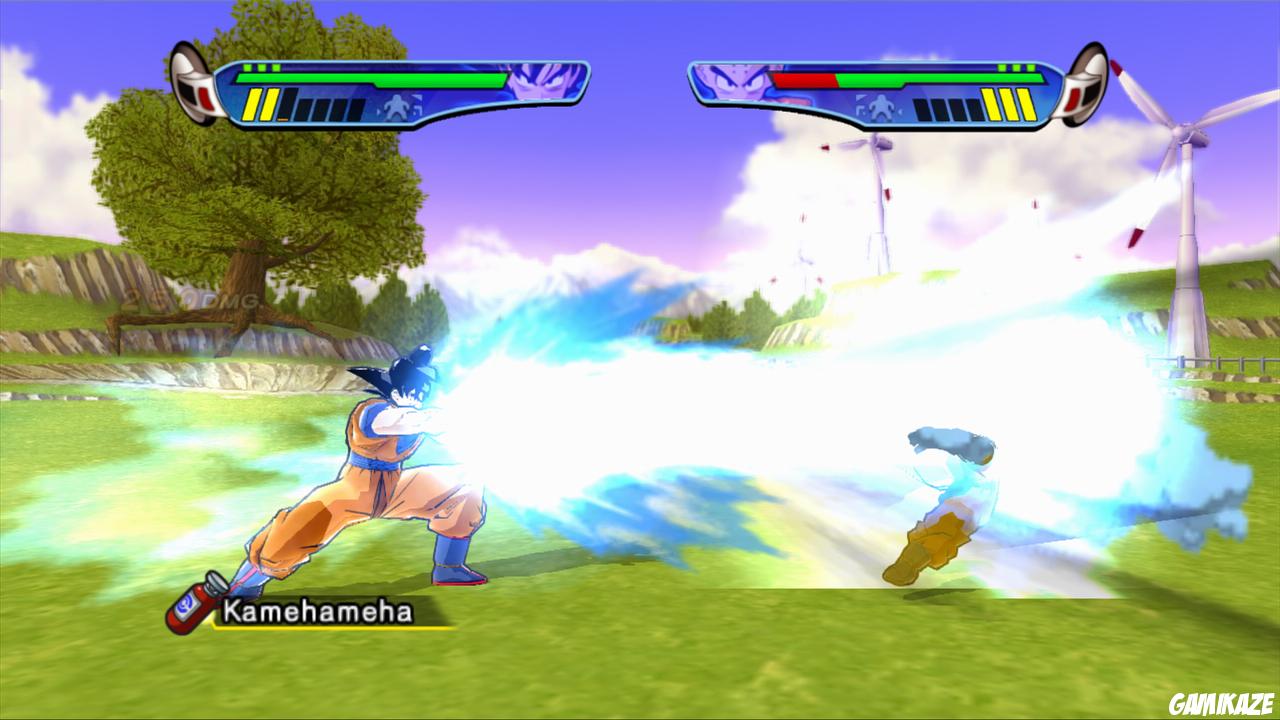Toggle the green health stock dots above Goku's bar

coord(261,67)
